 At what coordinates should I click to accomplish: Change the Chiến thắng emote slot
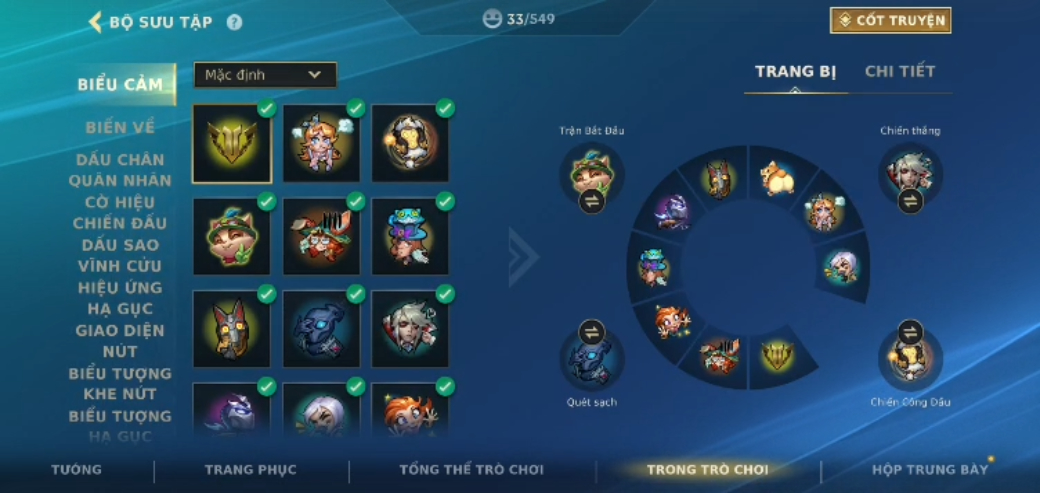click(910, 200)
